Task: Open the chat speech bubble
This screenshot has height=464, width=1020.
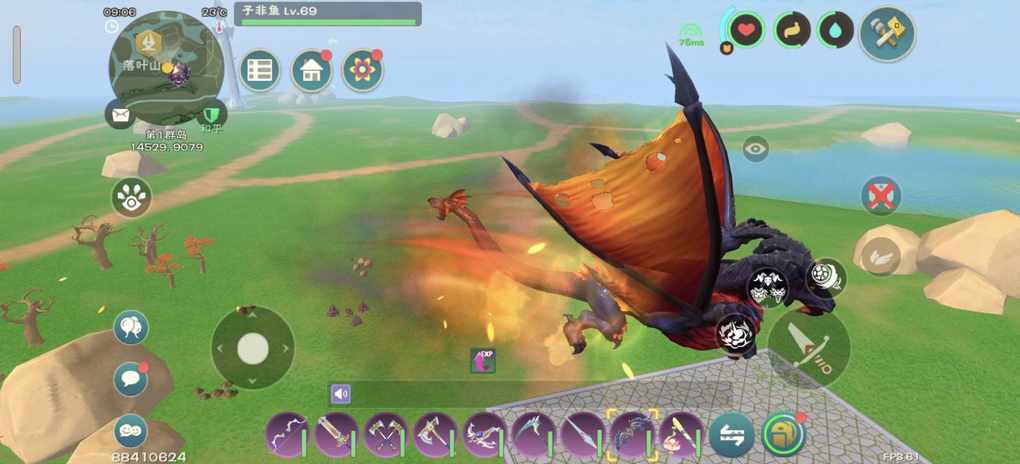Action: coord(131,379)
